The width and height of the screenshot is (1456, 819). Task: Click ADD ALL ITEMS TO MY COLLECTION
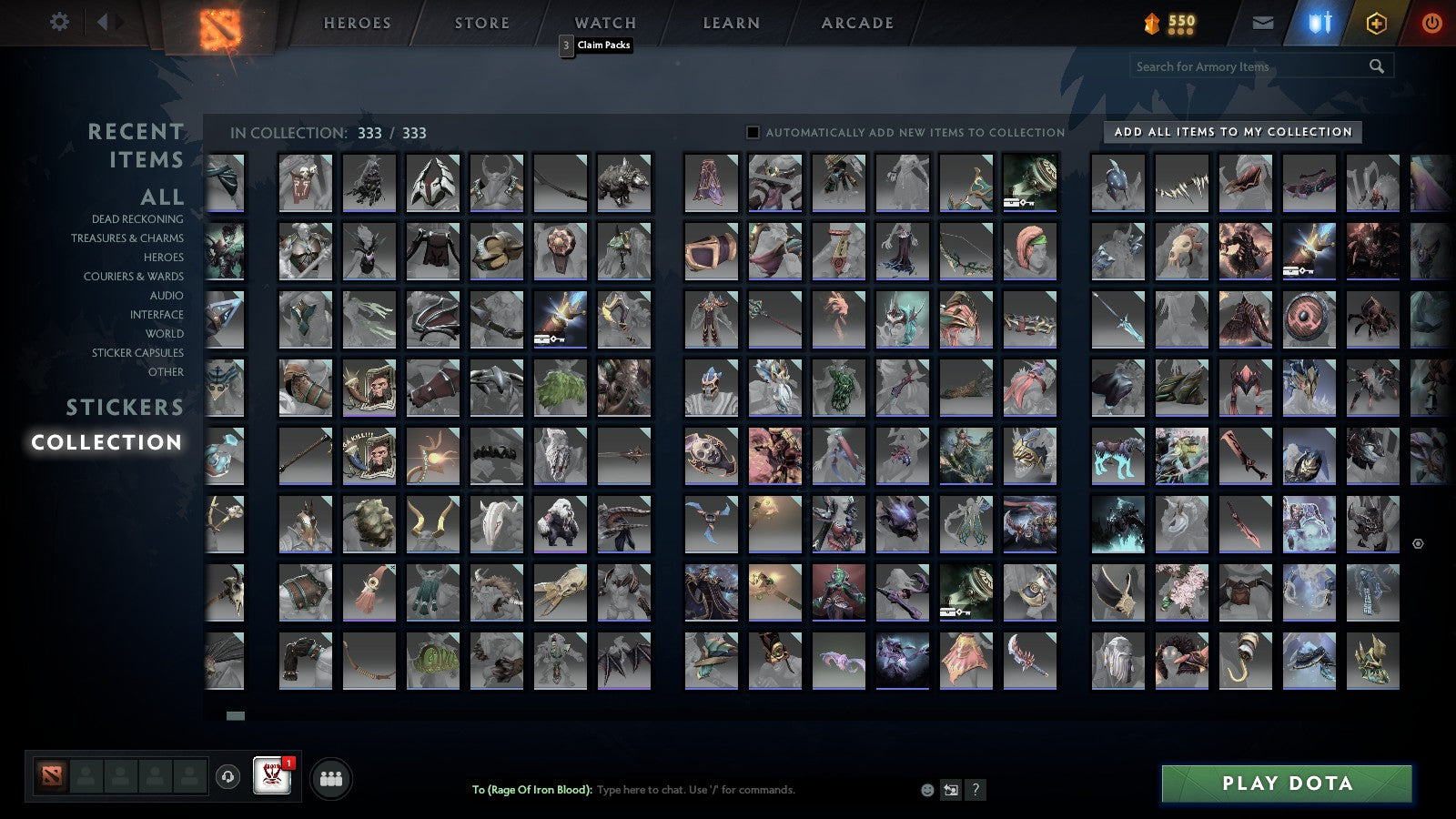point(1231,132)
